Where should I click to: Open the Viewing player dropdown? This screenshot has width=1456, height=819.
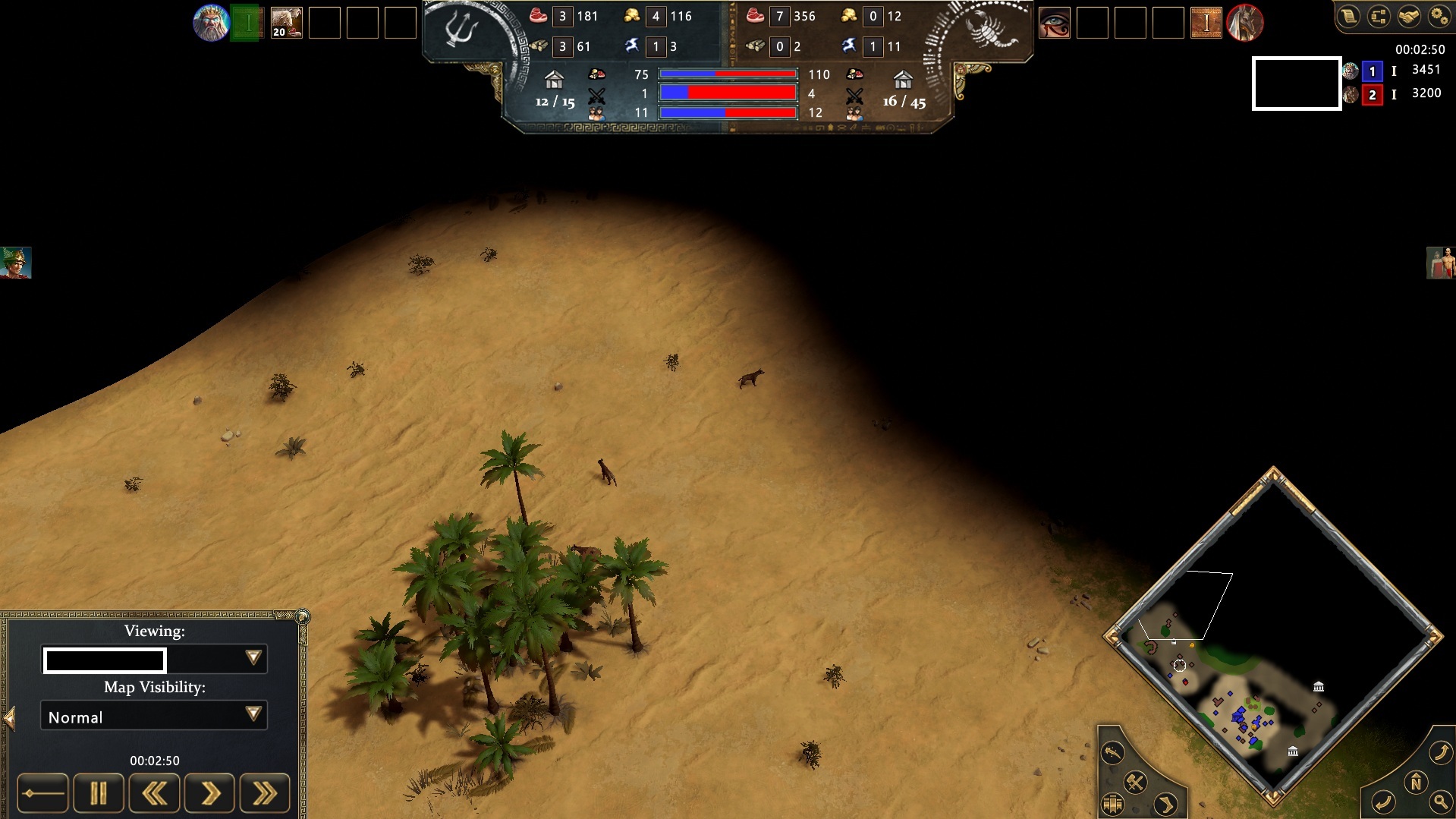(x=253, y=658)
